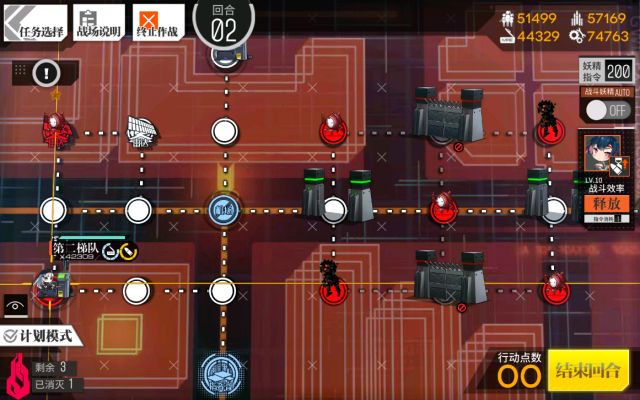640x400 pixels.
Task: Open the dotted grid icon beside the exclamation mark
Action: [x=18, y=72]
